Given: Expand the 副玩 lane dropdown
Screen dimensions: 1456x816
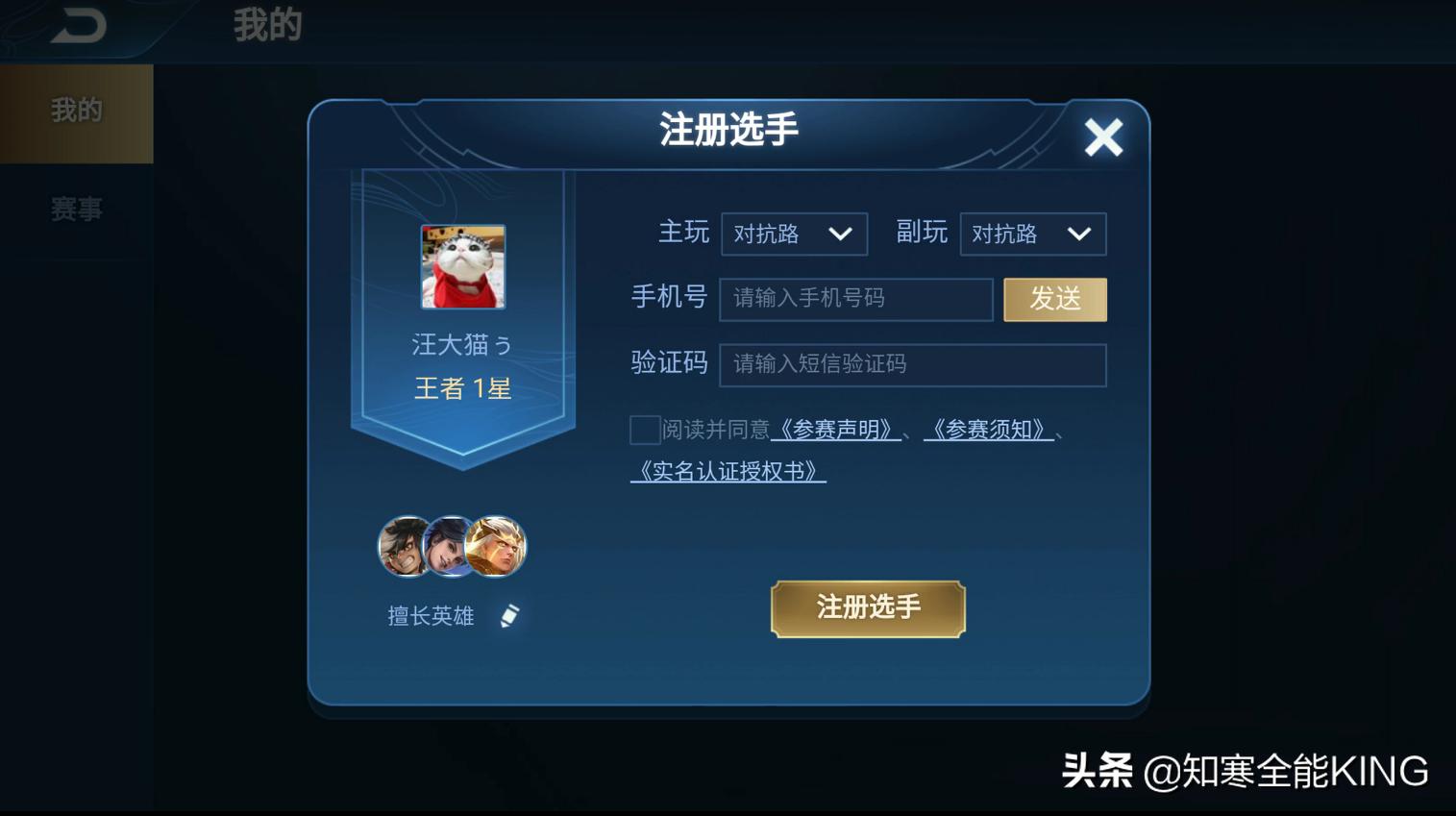Looking at the screenshot, I should [1031, 234].
